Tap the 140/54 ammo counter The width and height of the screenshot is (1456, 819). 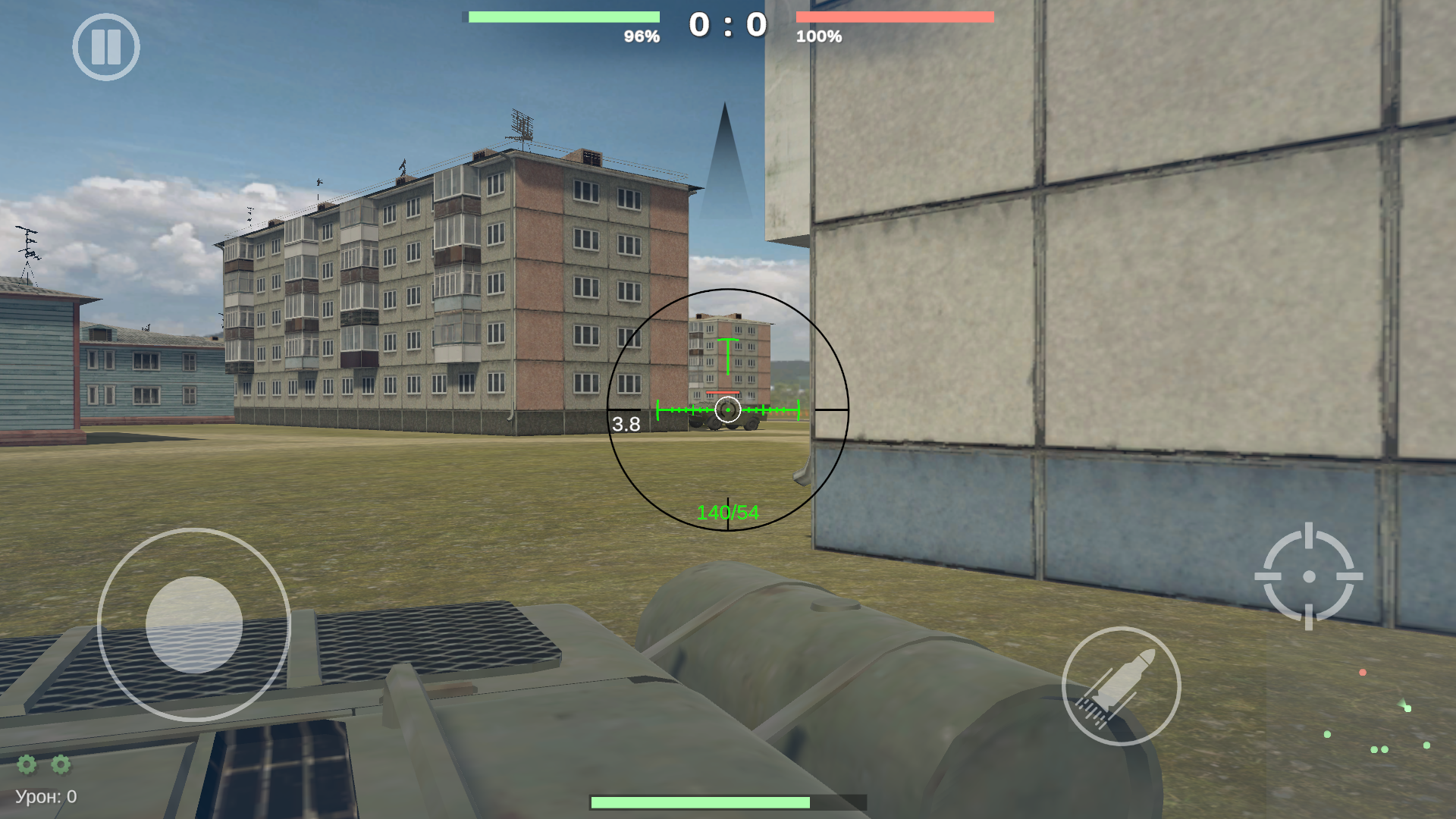pos(727,511)
